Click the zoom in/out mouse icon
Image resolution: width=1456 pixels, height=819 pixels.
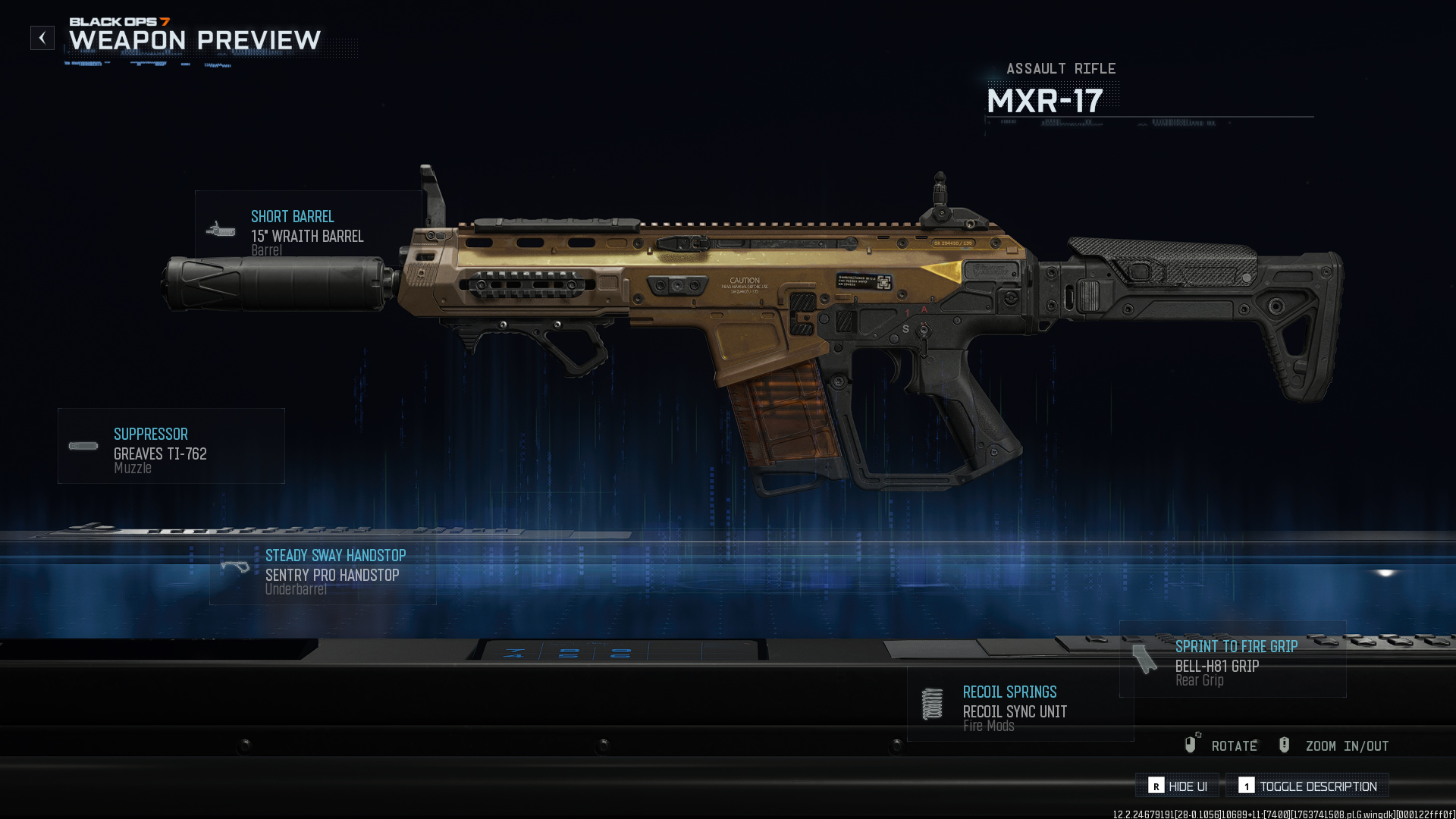tap(1284, 745)
